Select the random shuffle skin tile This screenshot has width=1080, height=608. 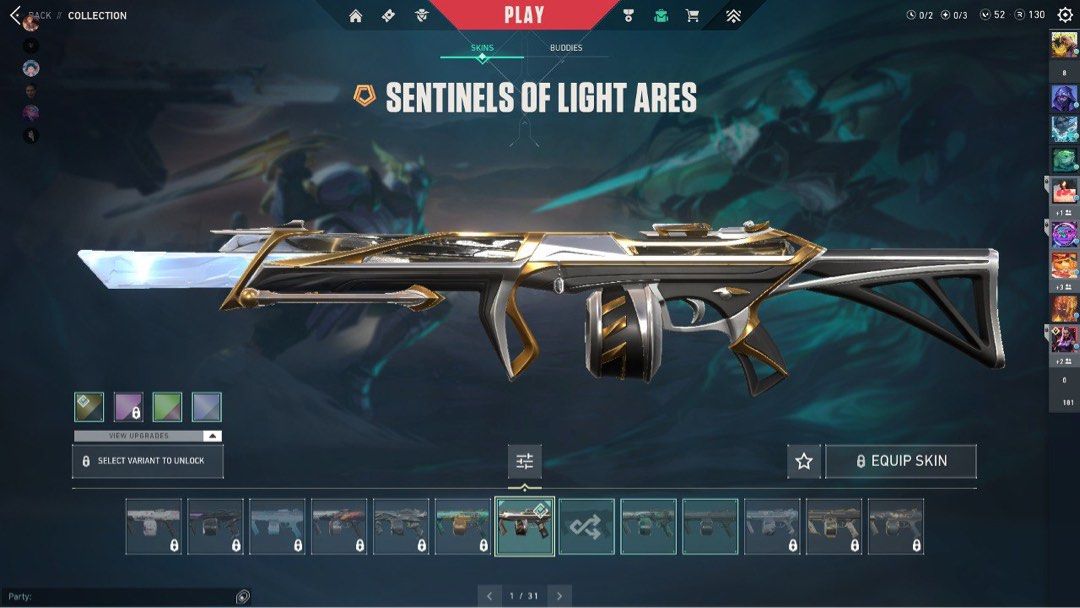click(586, 527)
